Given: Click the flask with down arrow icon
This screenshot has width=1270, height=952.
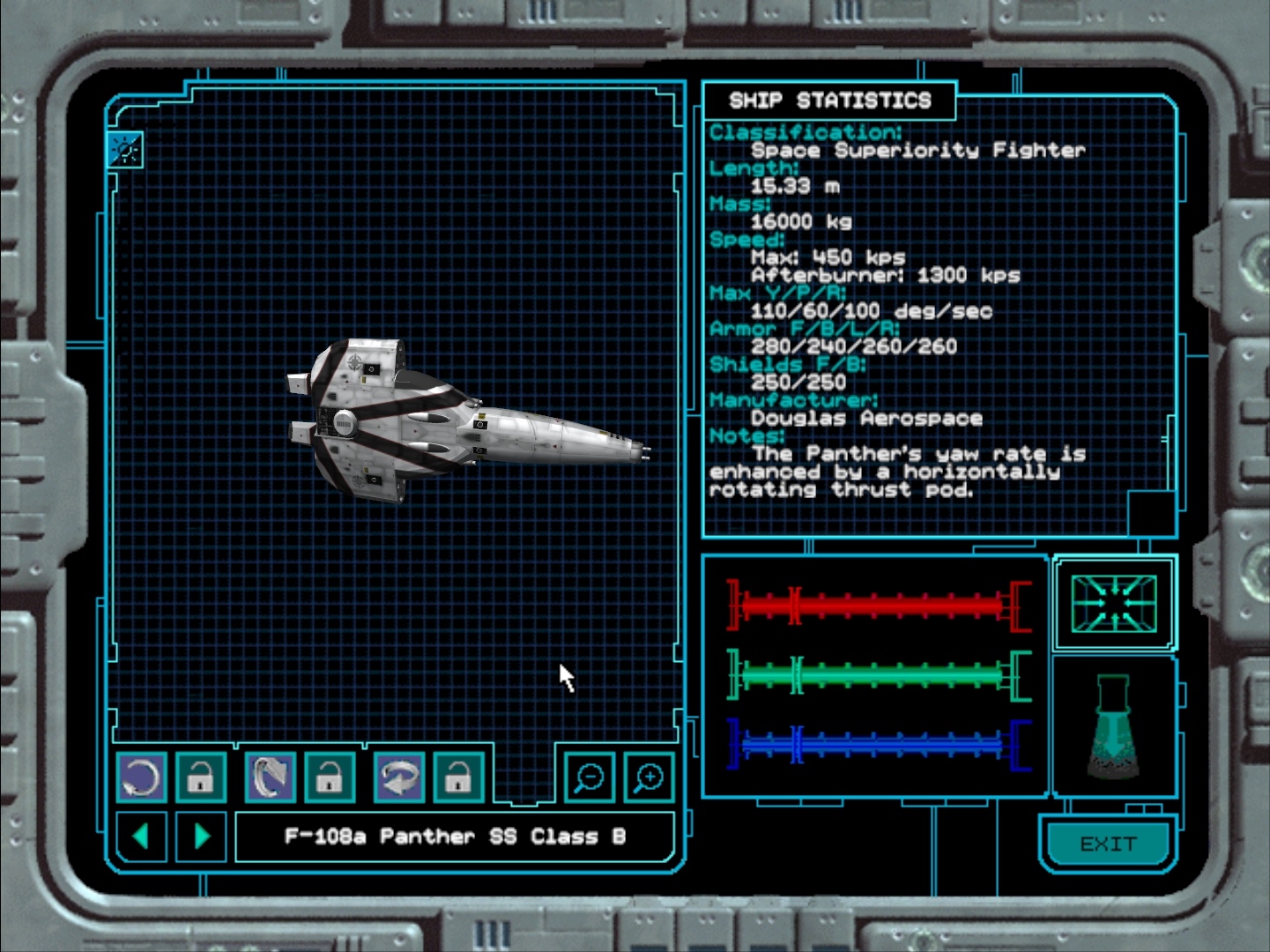Looking at the screenshot, I should pos(1114,727).
